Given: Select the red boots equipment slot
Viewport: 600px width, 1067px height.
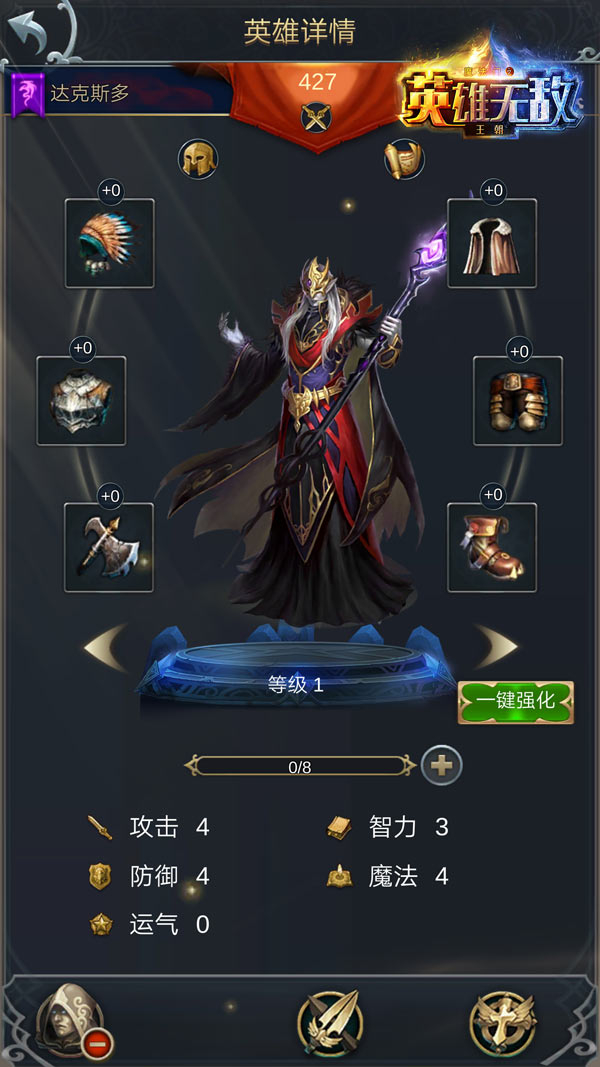Looking at the screenshot, I should 491,547.
